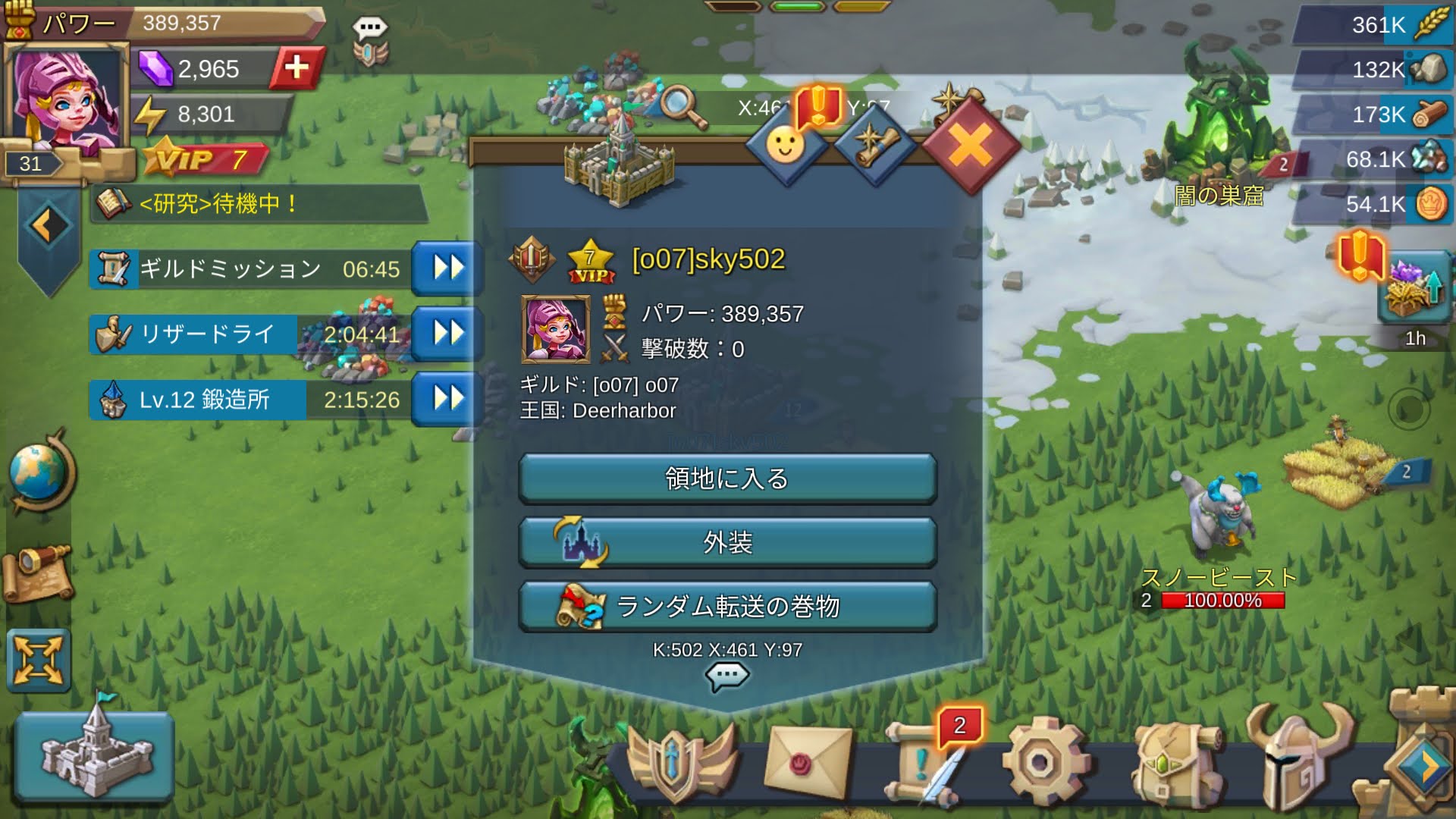Speed up the リザードライ training timer
The image size is (1456, 819).
click(447, 334)
